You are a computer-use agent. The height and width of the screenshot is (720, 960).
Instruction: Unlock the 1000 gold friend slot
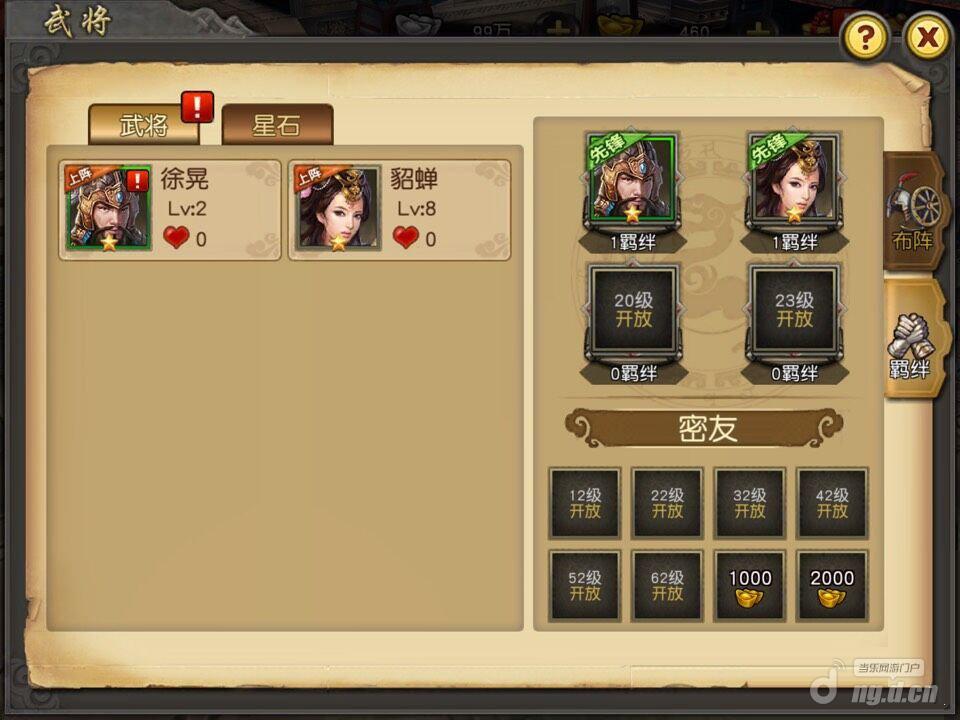(750, 585)
